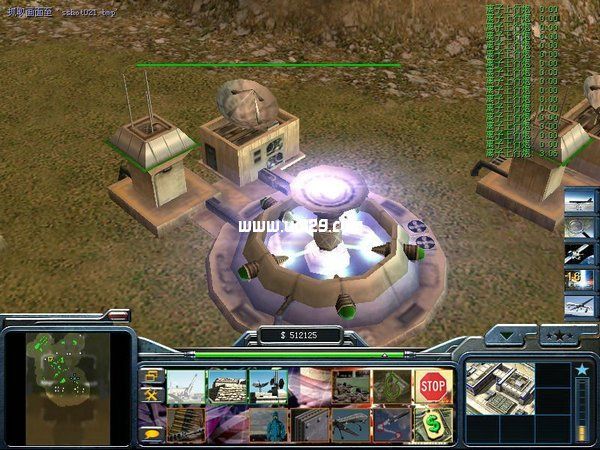Select the sandbag bunker build icon

coord(227,386)
